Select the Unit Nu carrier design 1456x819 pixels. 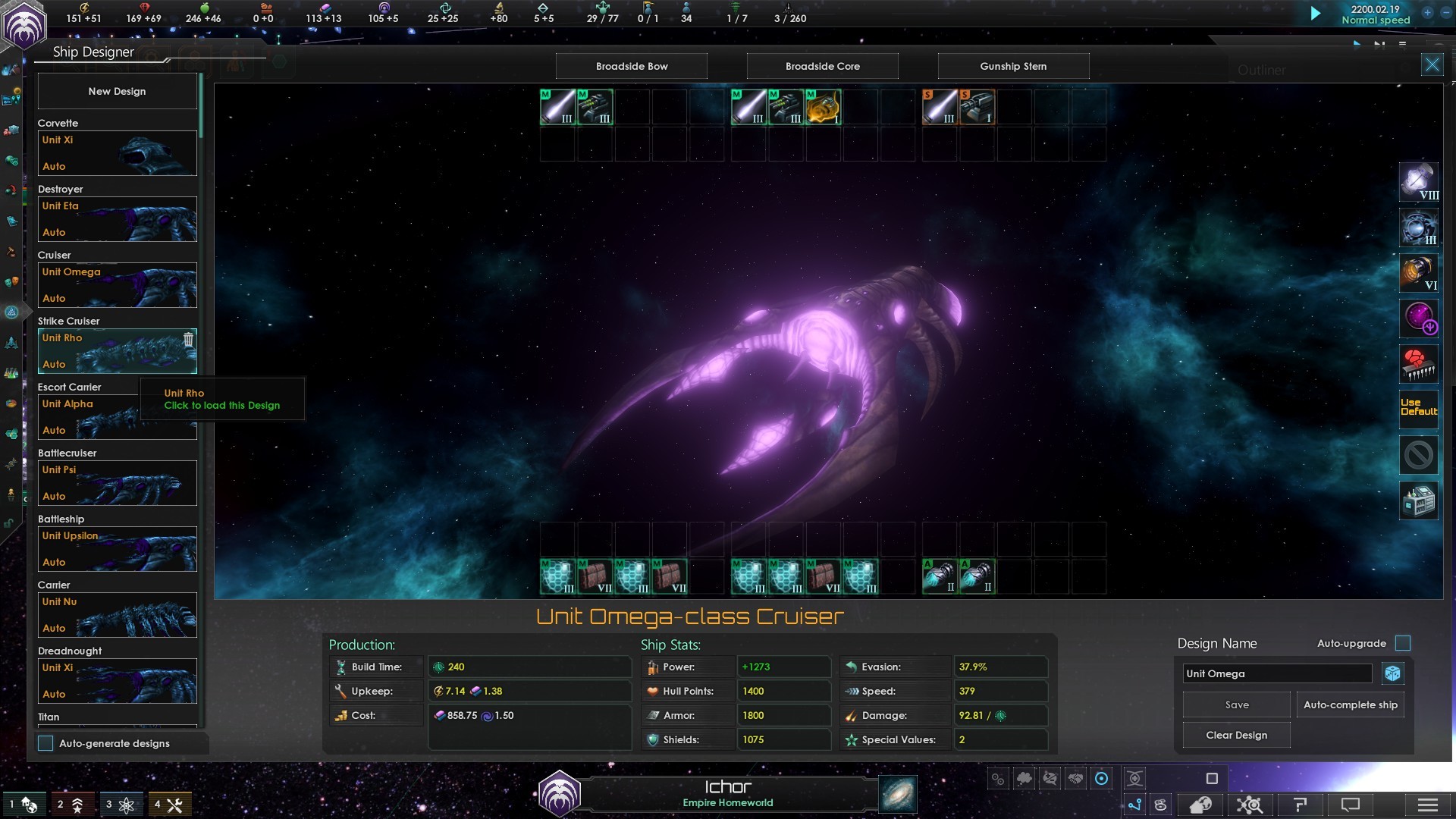117,615
